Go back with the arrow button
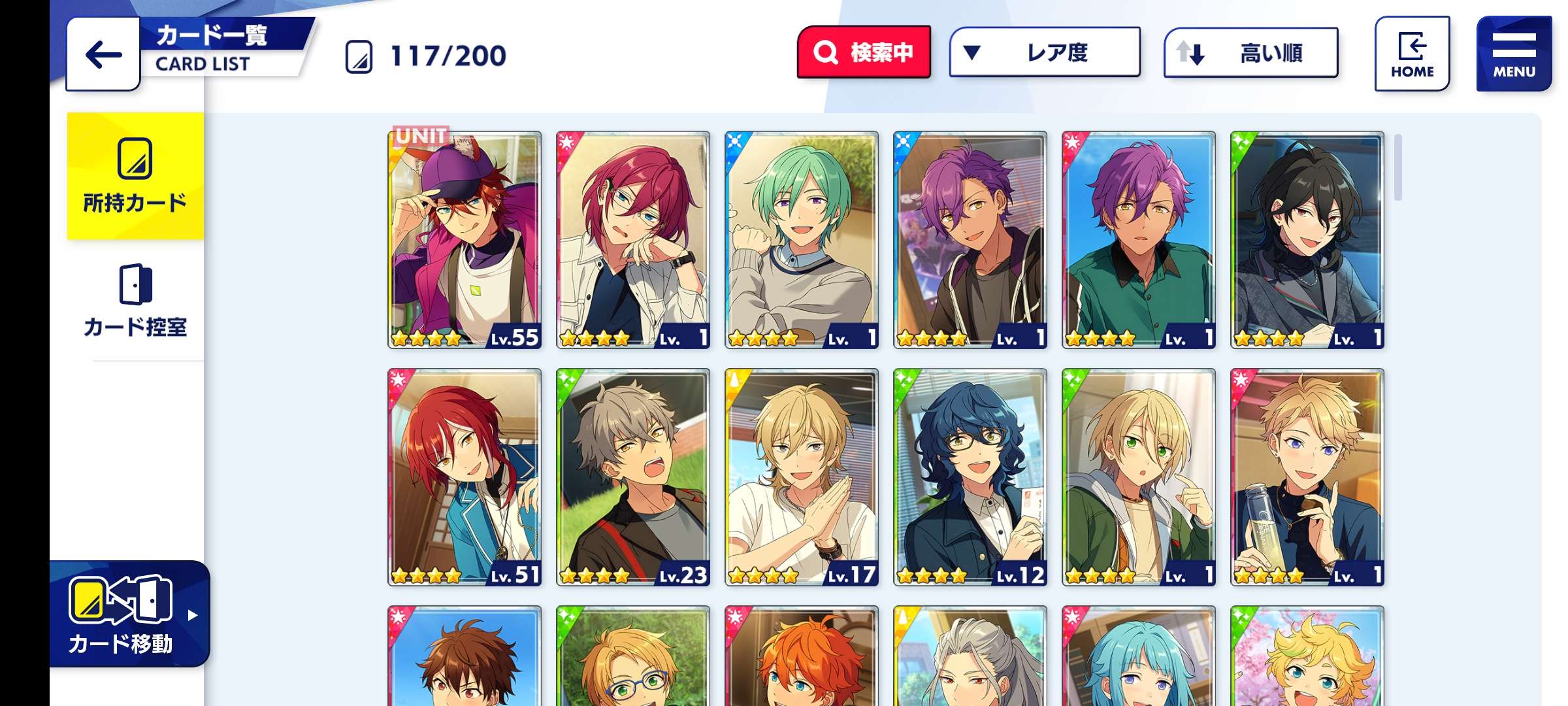This screenshot has height=706, width=1568. 103,54
